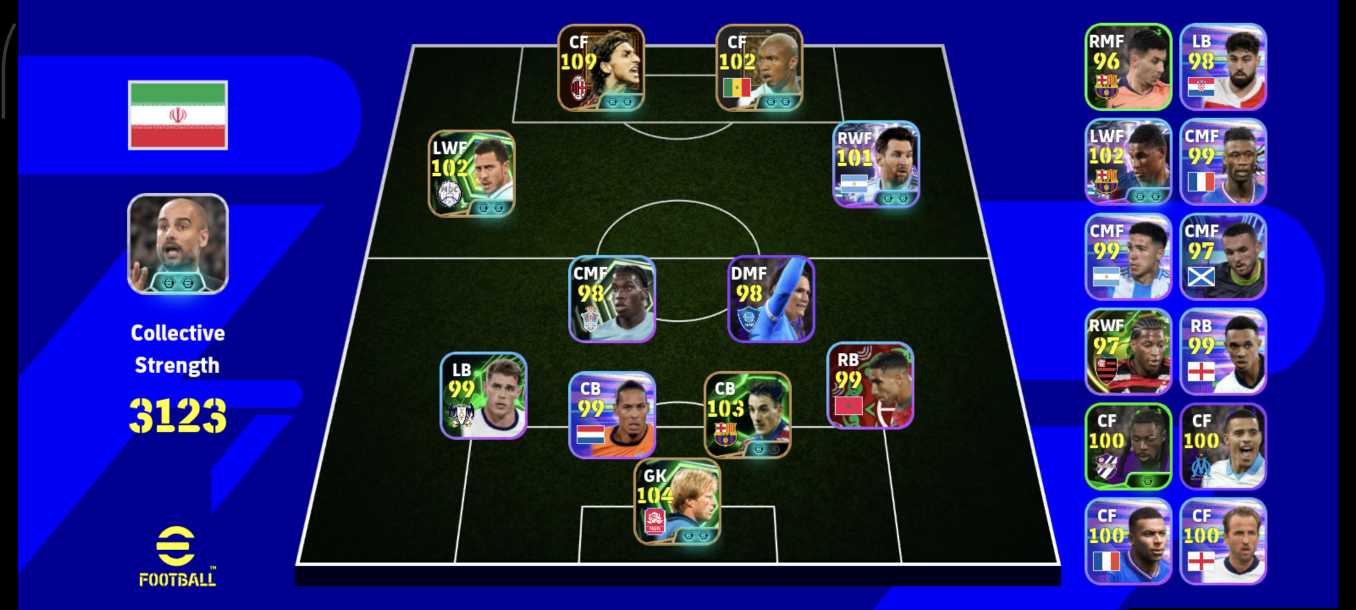Select the CF card rated 109
This screenshot has width=1356, height=610.
pos(601,67)
